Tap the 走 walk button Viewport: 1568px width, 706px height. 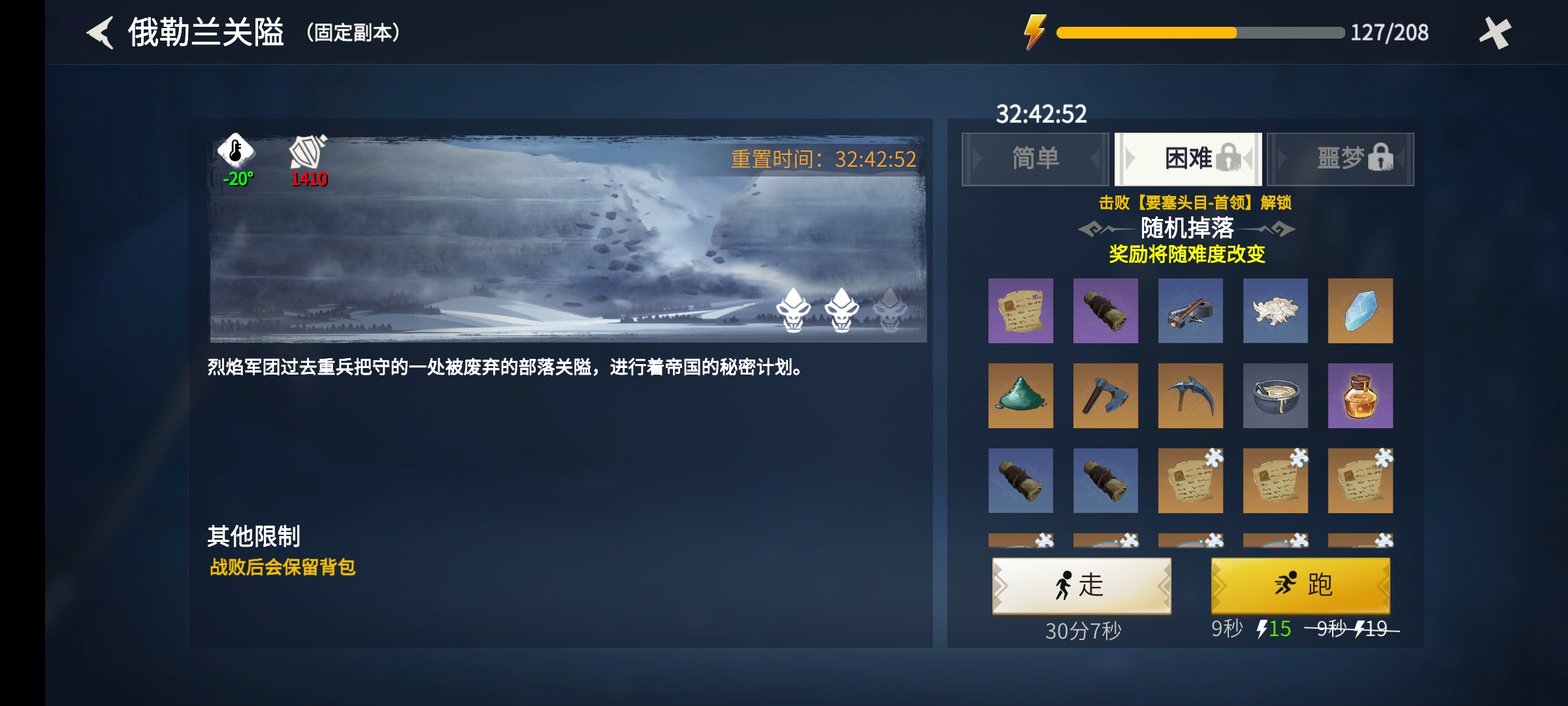point(1081,585)
